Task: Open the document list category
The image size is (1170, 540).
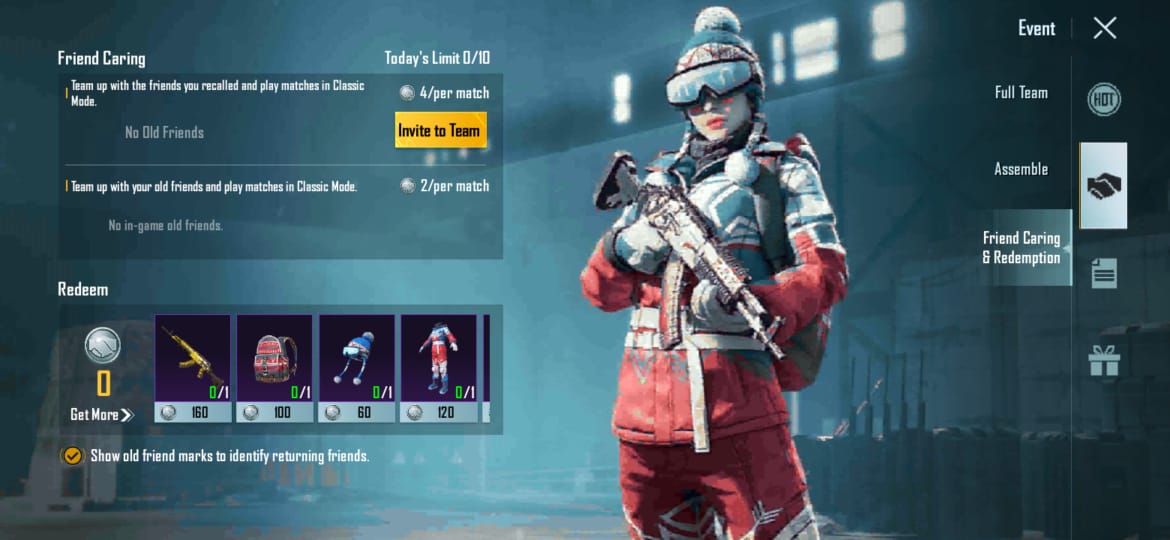Action: (1104, 273)
